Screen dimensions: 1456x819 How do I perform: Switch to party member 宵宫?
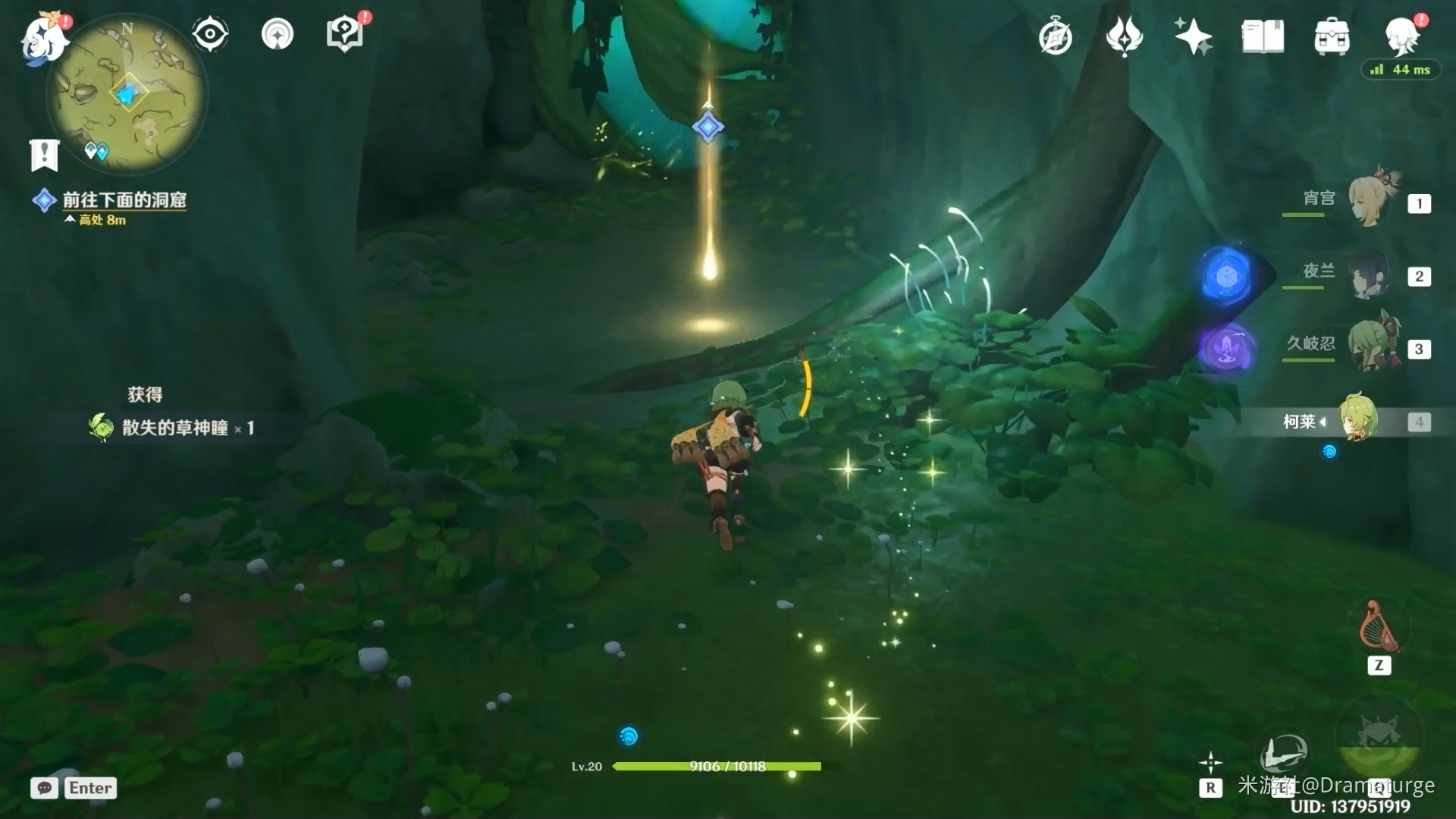(x=1370, y=200)
